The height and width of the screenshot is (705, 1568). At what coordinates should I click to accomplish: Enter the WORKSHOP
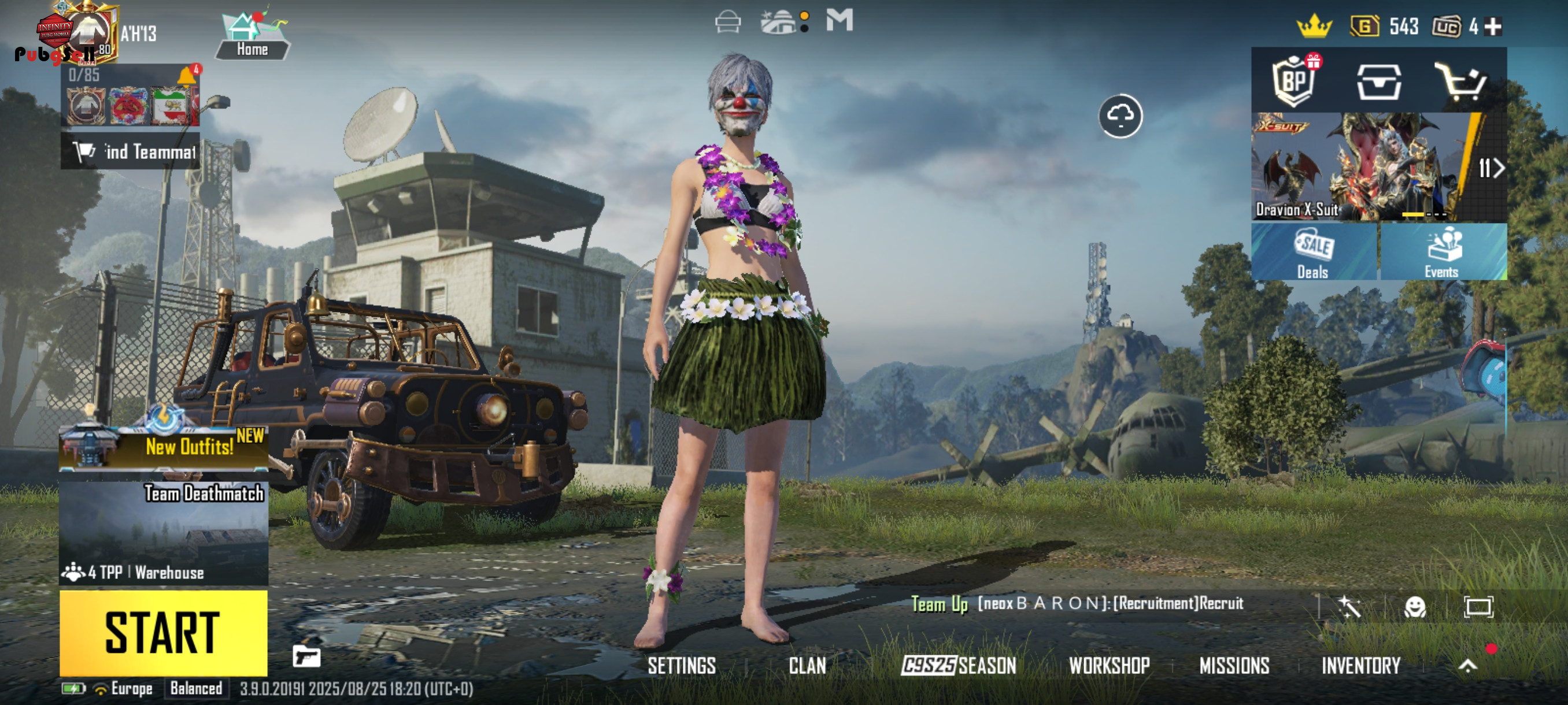point(1109,666)
